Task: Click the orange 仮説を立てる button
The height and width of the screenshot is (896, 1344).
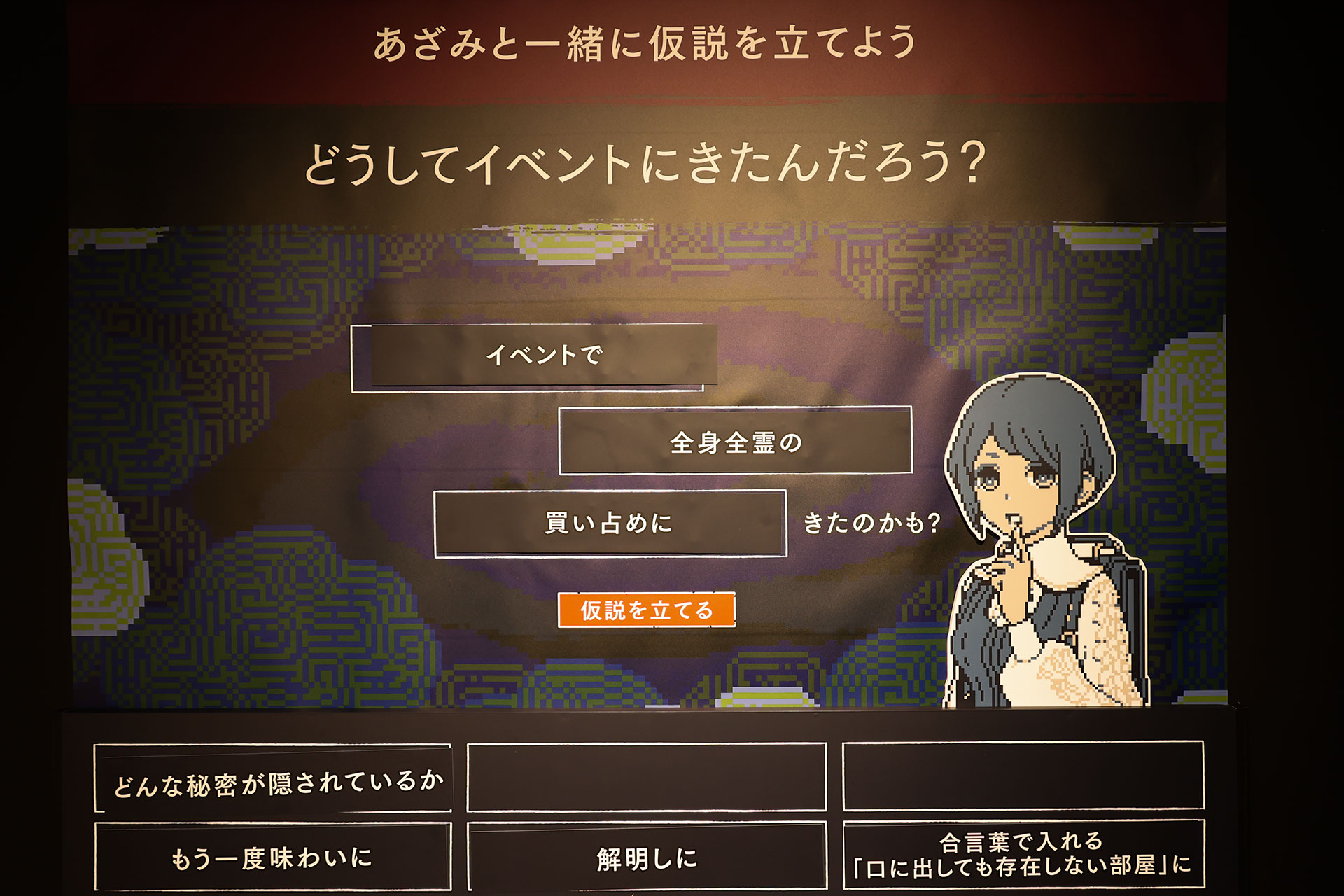Action: (646, 610)
